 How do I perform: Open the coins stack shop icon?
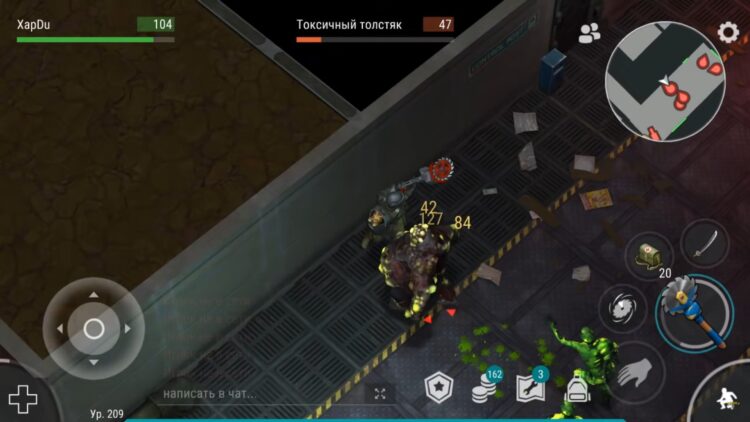486,389
